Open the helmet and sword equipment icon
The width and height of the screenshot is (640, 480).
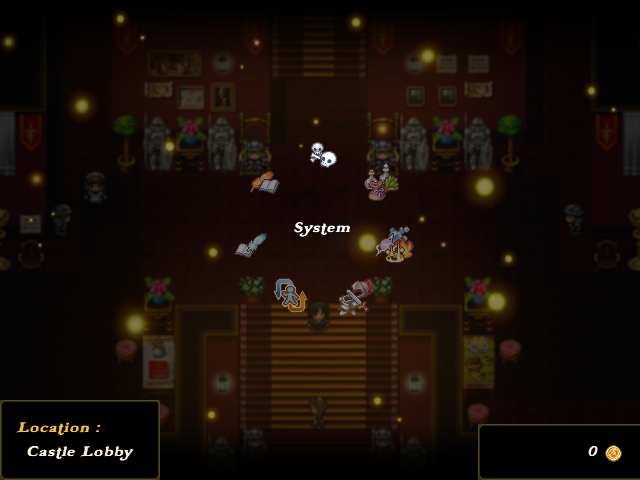[353, 297]
